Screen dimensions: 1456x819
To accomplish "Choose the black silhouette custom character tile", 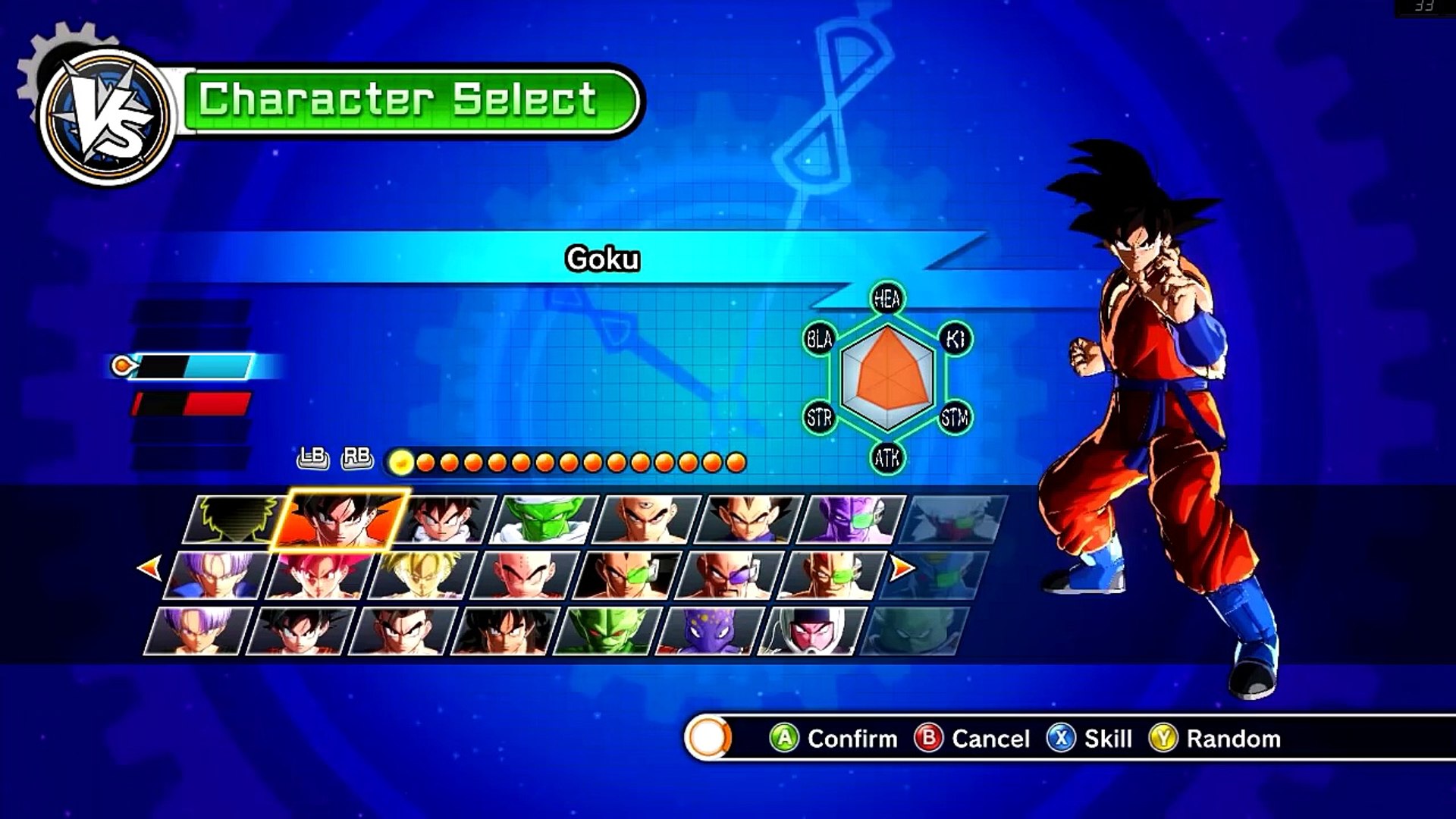I will [234, 519].
